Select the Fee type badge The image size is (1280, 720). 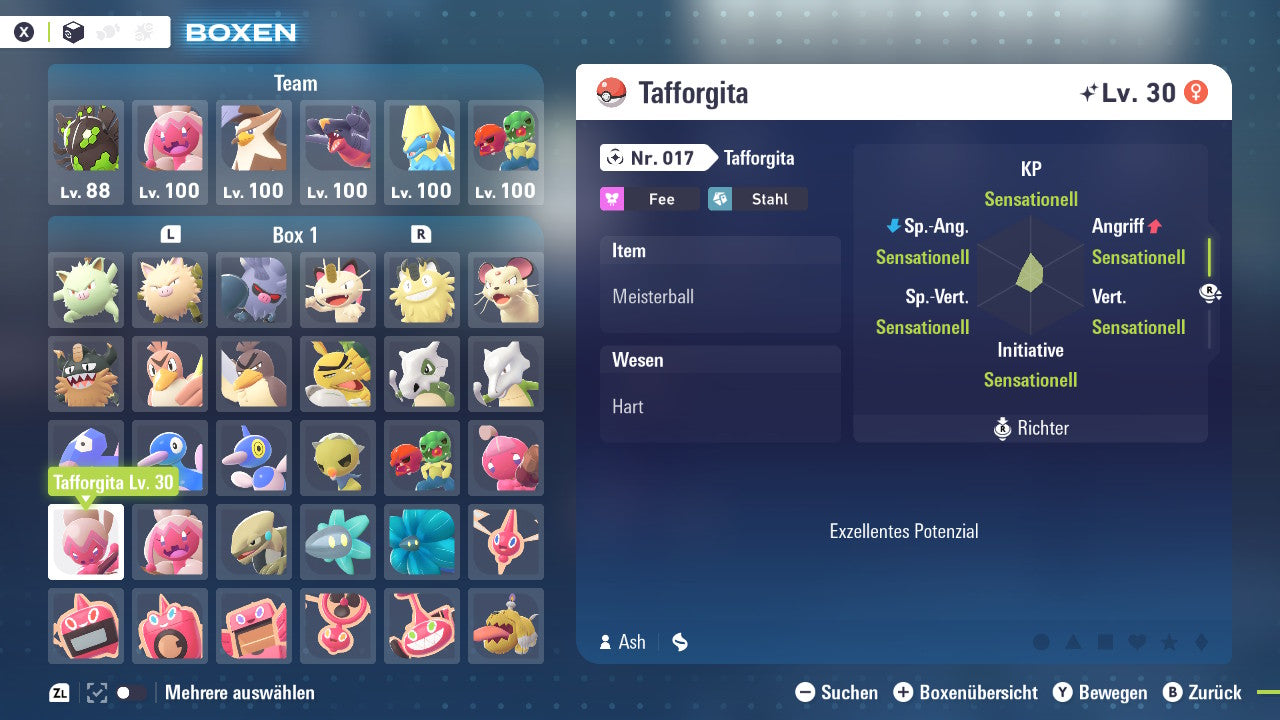coord(649,199)
